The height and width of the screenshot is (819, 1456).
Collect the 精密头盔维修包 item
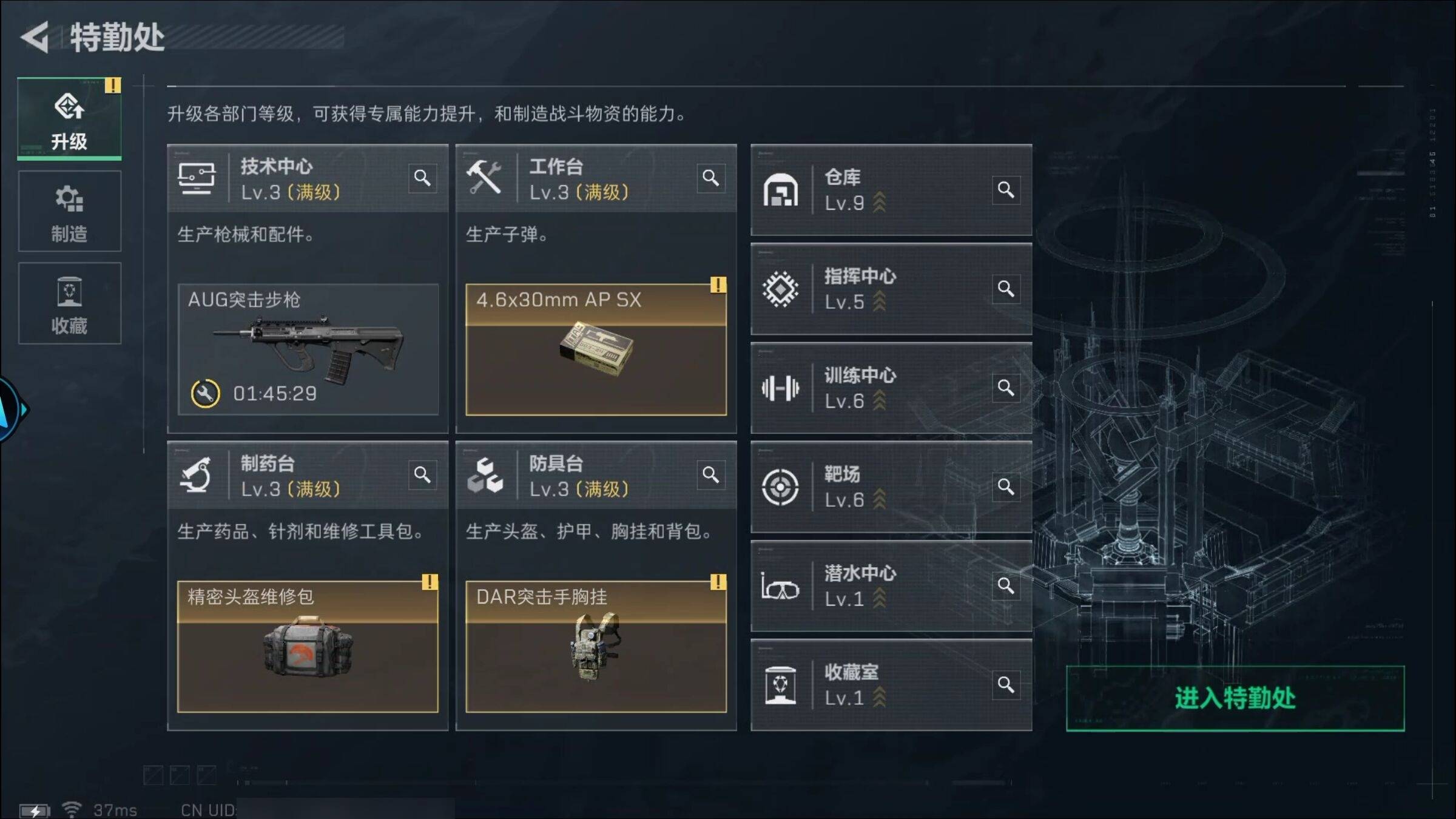point(308,647)
